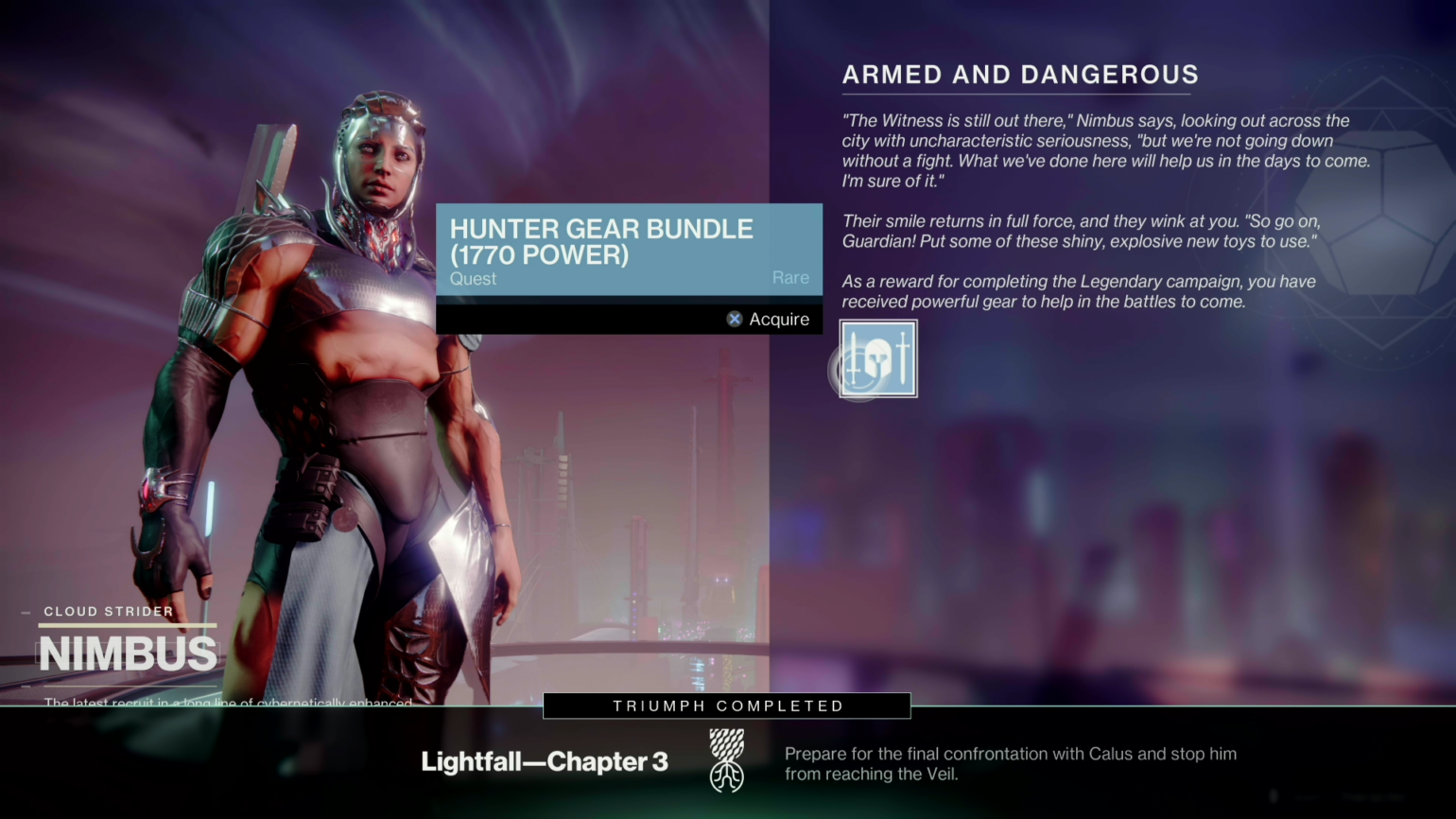Viewport: 1456px width, 819px height.
Task: Click the helmet-and-swords gear bundle emblem
Action: (x=877, y=358)
